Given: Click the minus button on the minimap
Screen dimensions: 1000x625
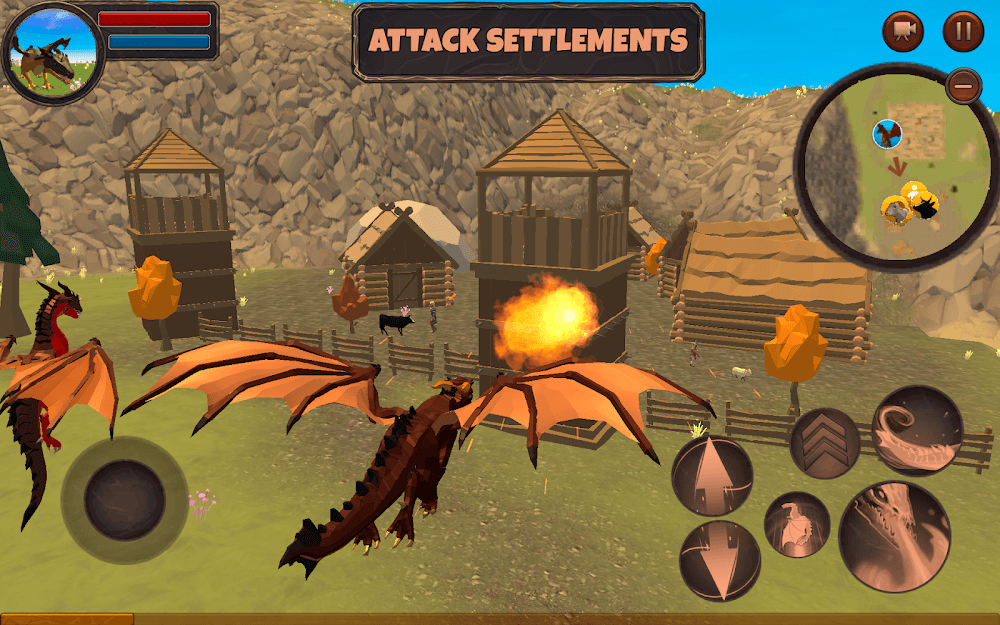Looking at the screenshot, I should pos(963,85).
